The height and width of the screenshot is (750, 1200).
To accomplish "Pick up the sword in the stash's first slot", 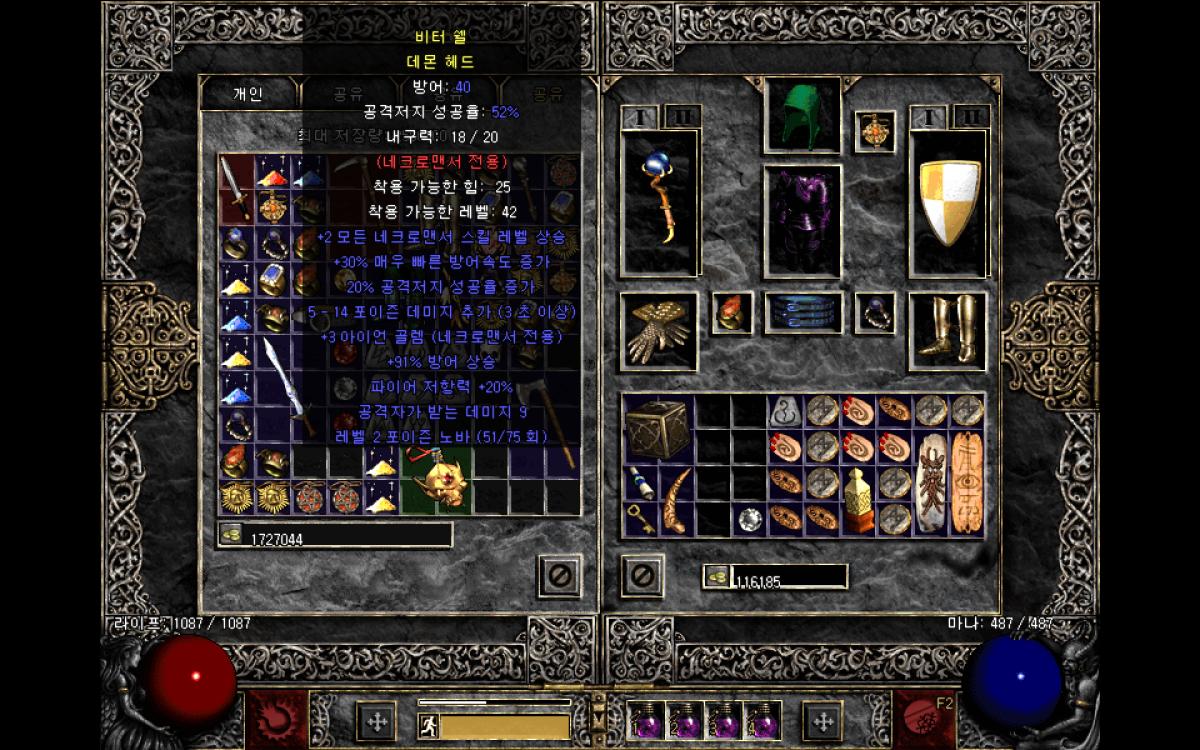I will [237, 186].
